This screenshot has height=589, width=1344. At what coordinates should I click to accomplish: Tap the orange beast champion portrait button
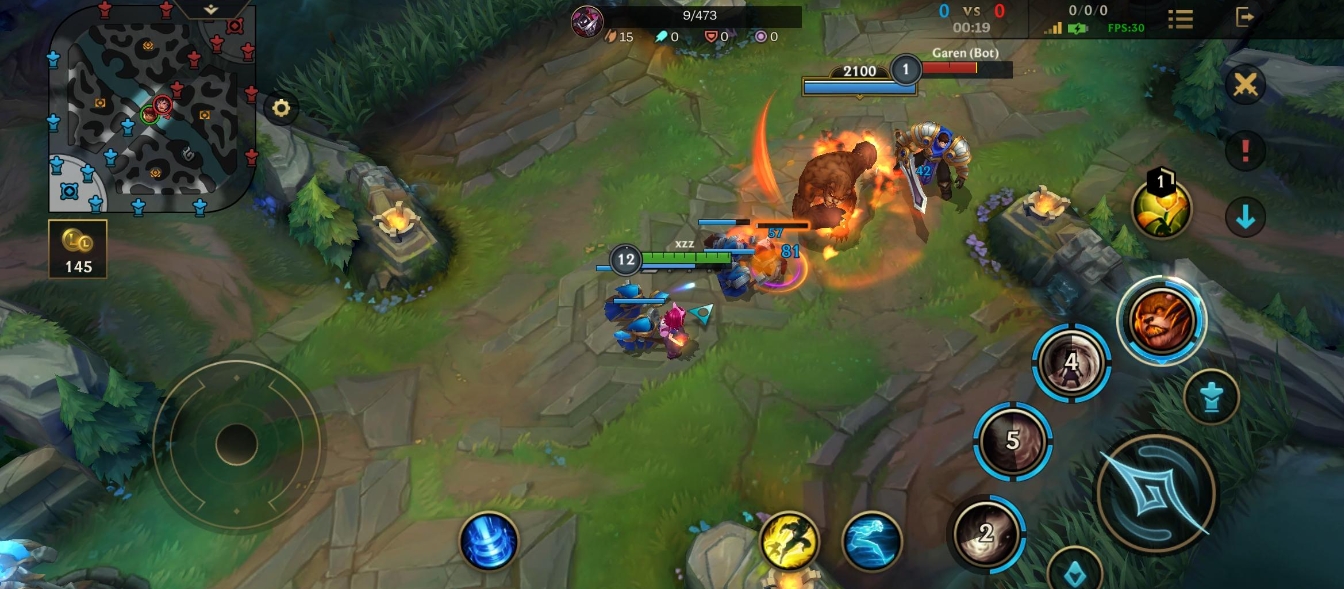1162,321
